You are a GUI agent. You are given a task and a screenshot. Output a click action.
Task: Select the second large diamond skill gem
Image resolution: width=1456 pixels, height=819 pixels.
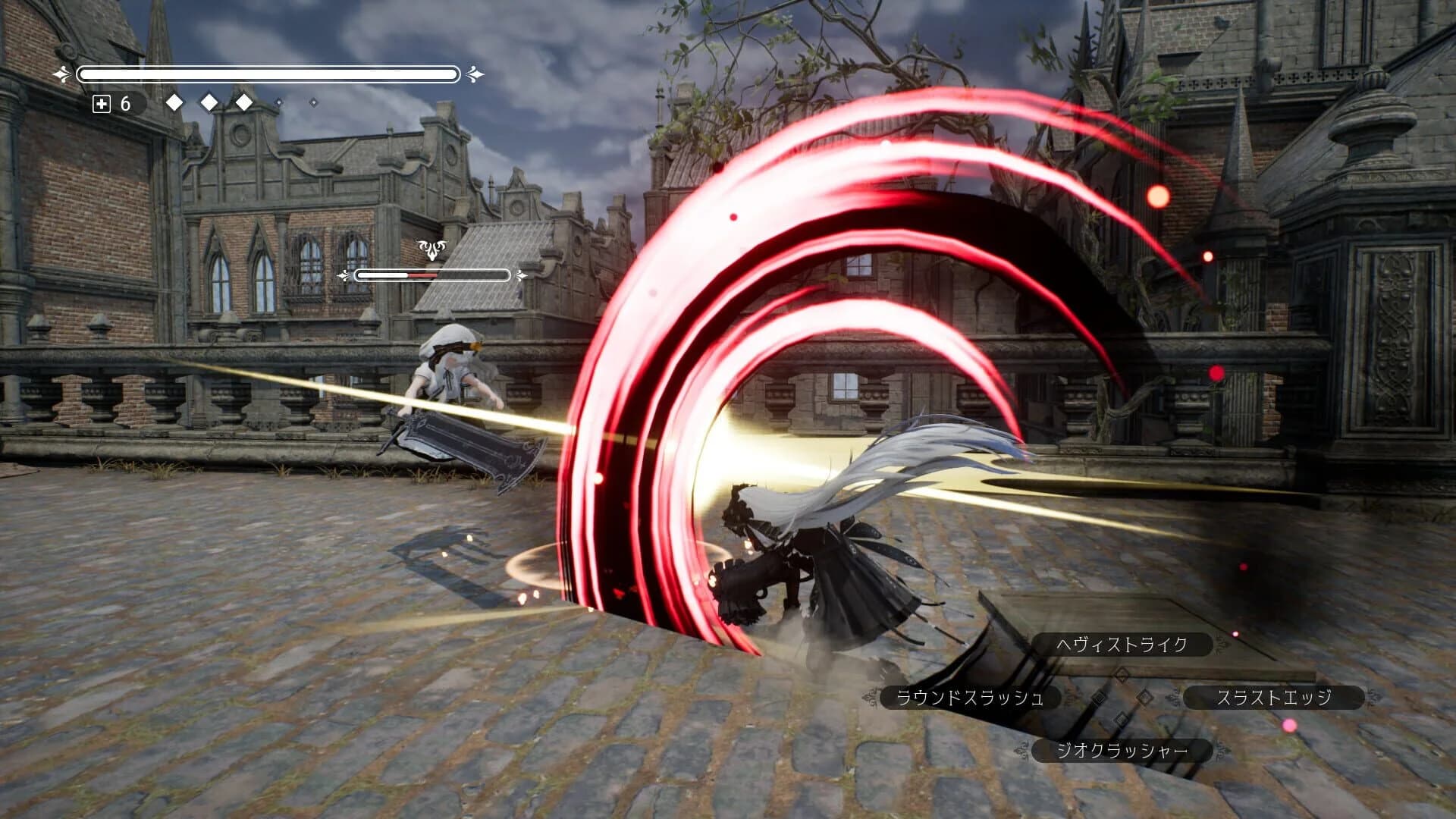209,102
